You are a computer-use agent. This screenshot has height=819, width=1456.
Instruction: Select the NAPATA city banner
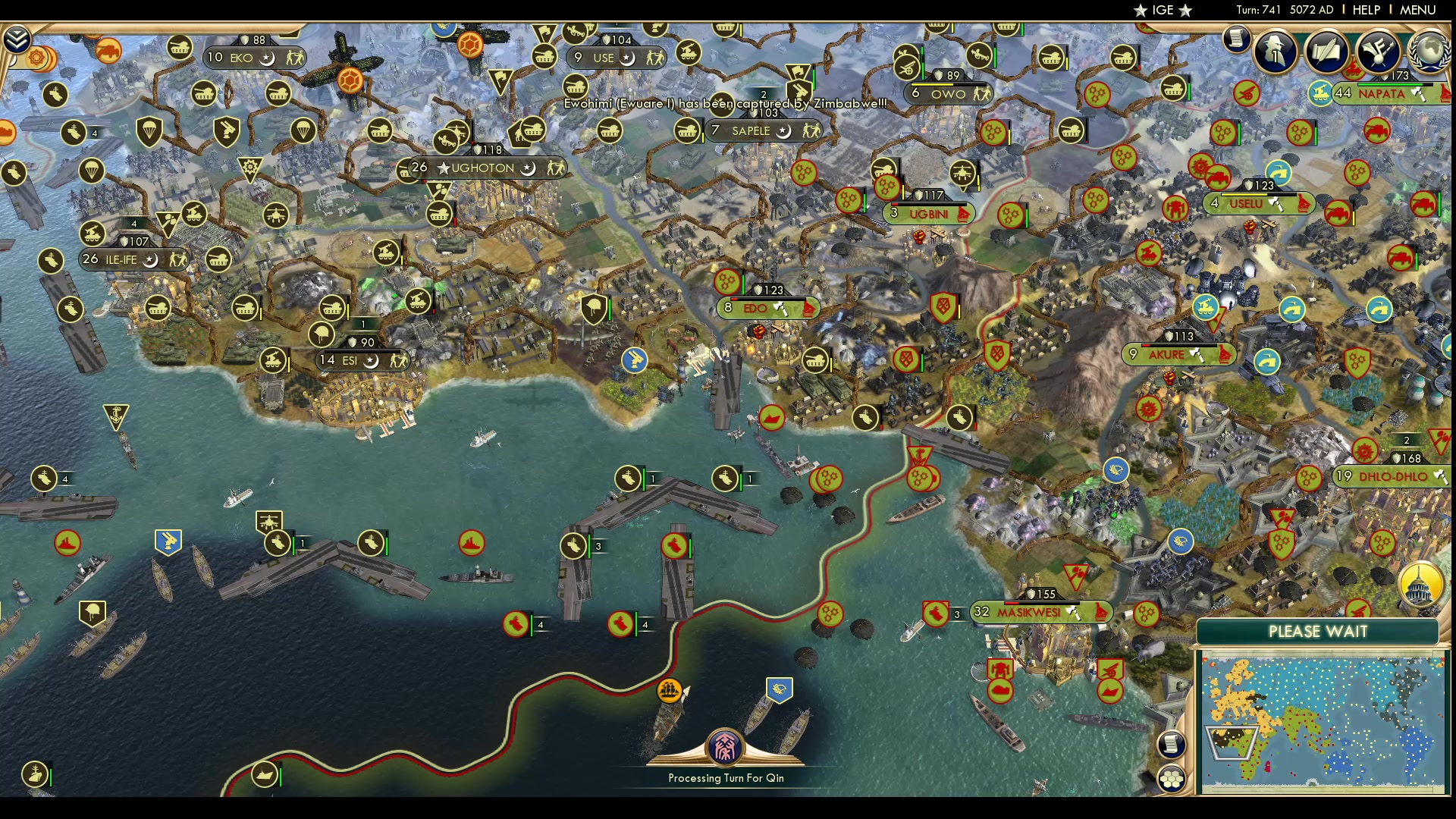point(1383,95)
